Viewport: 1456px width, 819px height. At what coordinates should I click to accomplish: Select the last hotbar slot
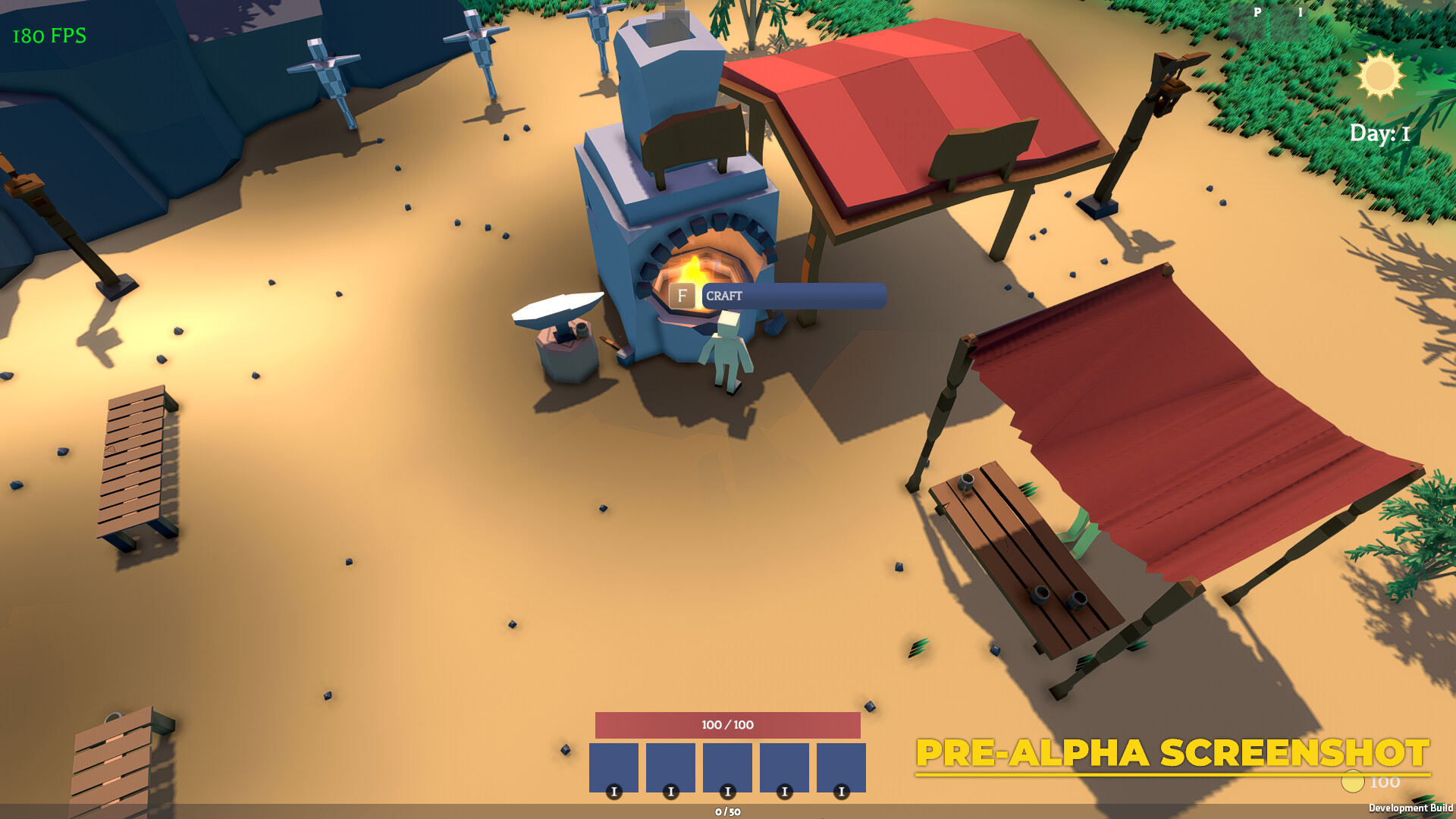tap(842, 767)
